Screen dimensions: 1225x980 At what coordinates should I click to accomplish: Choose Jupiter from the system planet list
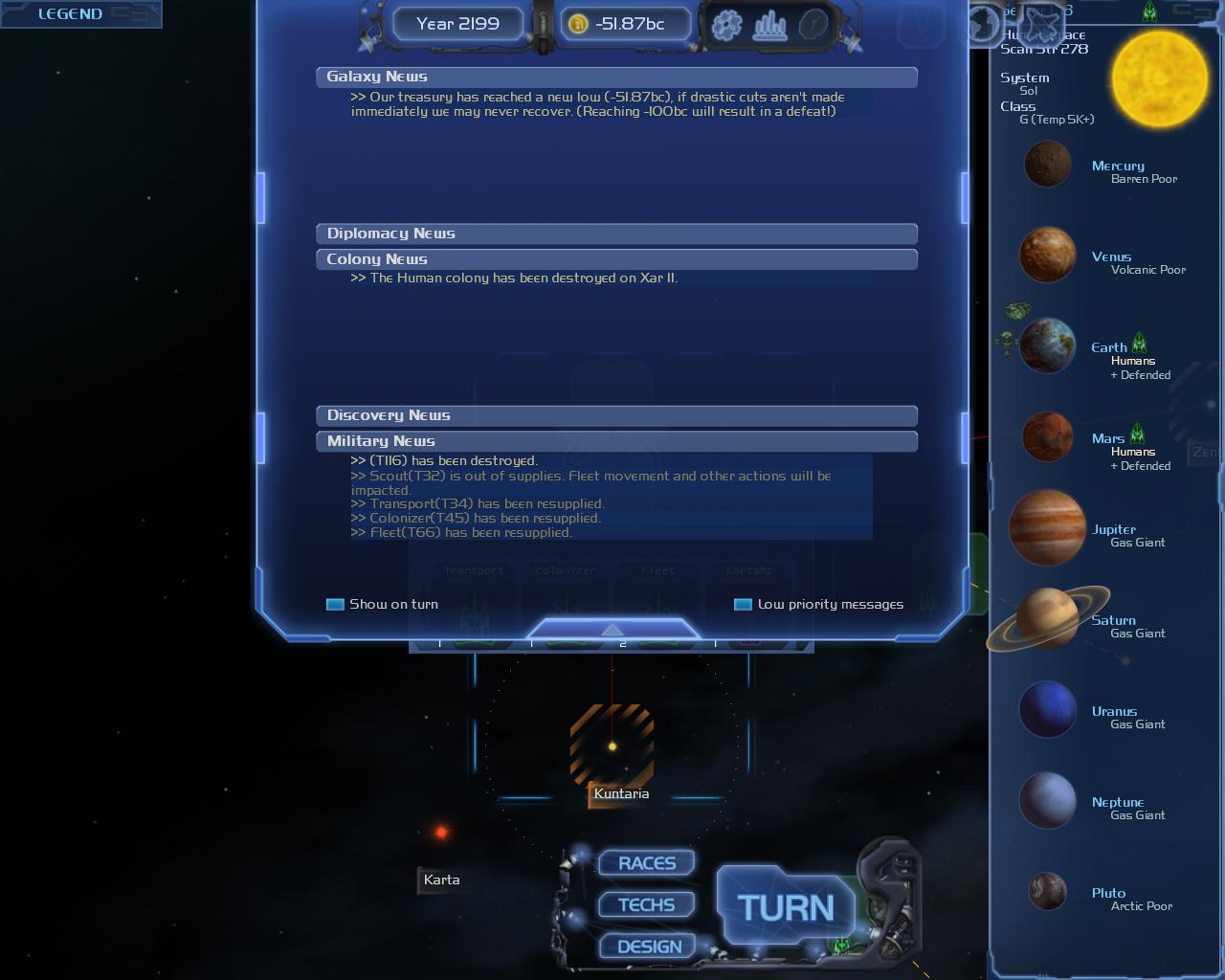pos(1047,528)
